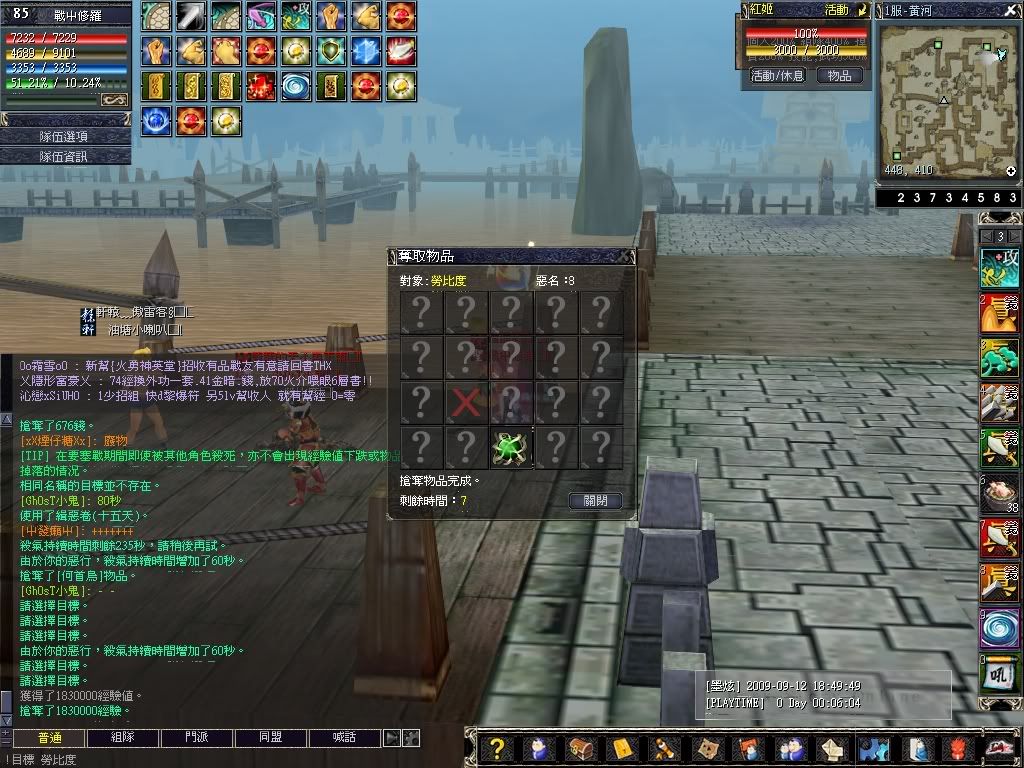
Task: Zoom the minimap with the plus button
Action: (x=1011, y=171)
